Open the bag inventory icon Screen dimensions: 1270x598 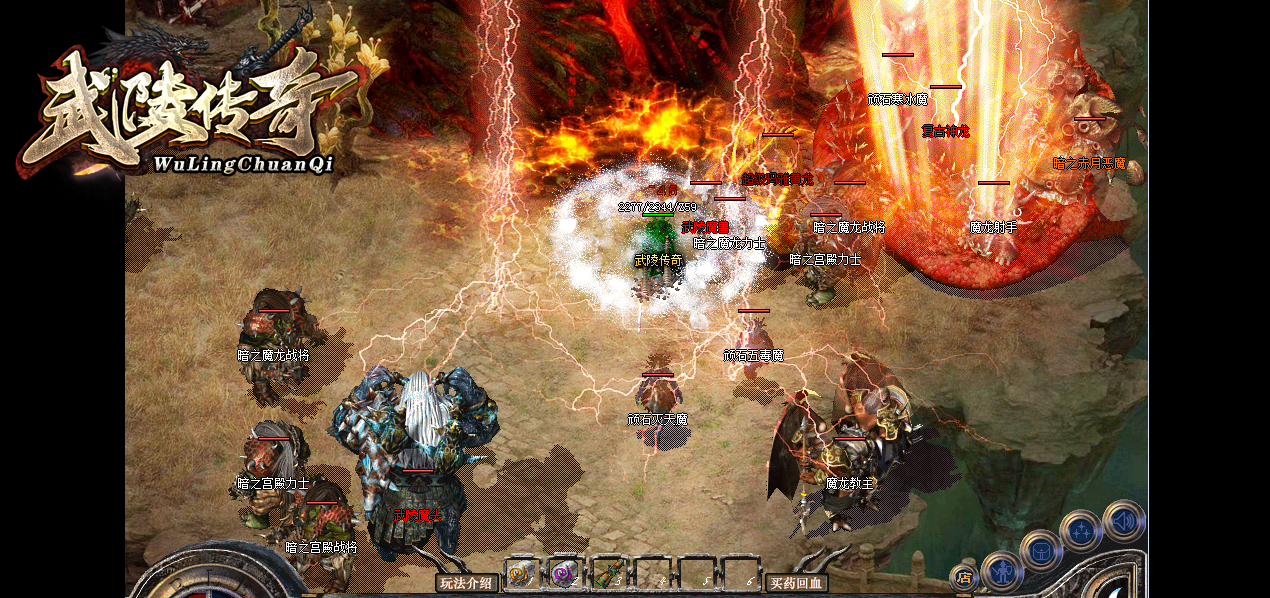coord(1041,549)
